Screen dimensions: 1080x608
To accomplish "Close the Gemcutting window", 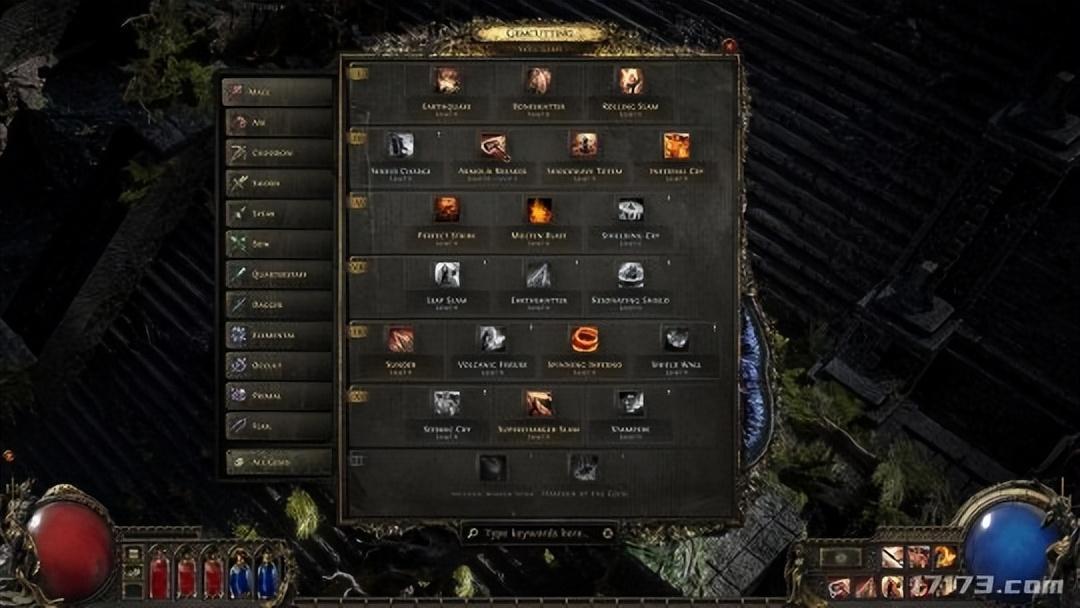I will (x=730, y=46).
